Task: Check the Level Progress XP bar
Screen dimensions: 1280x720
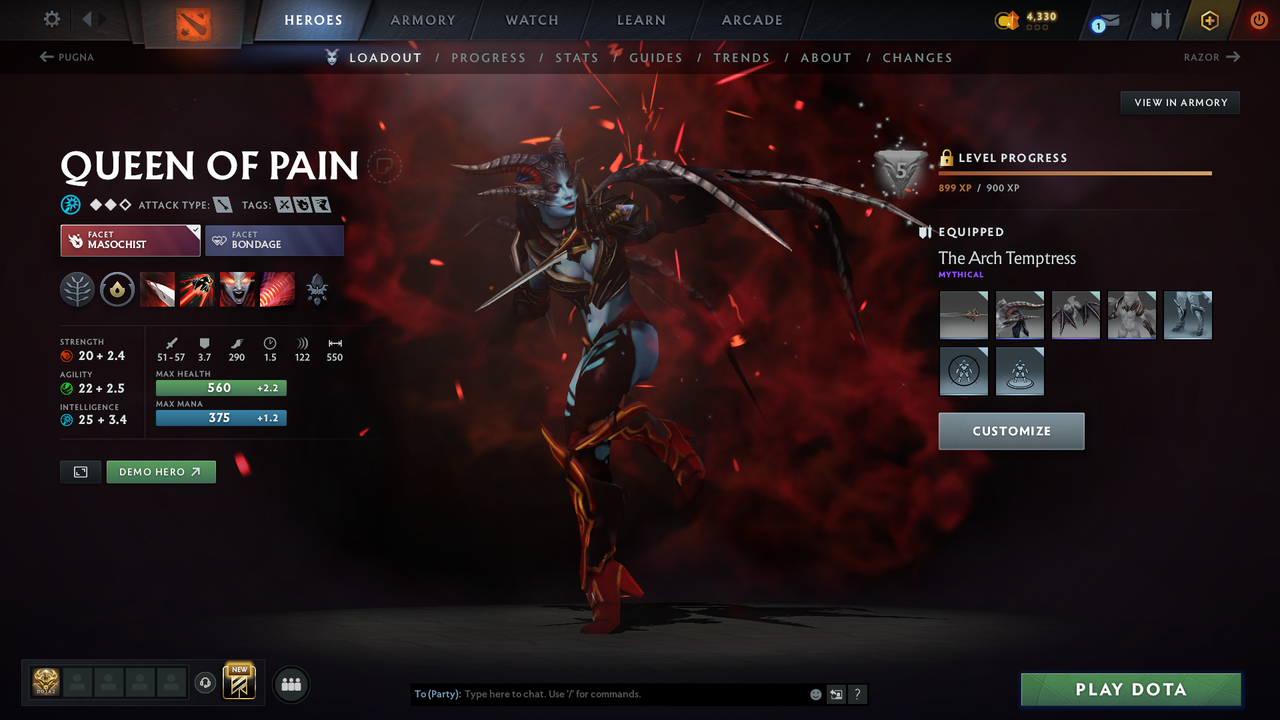Action: click(1075, 172)
